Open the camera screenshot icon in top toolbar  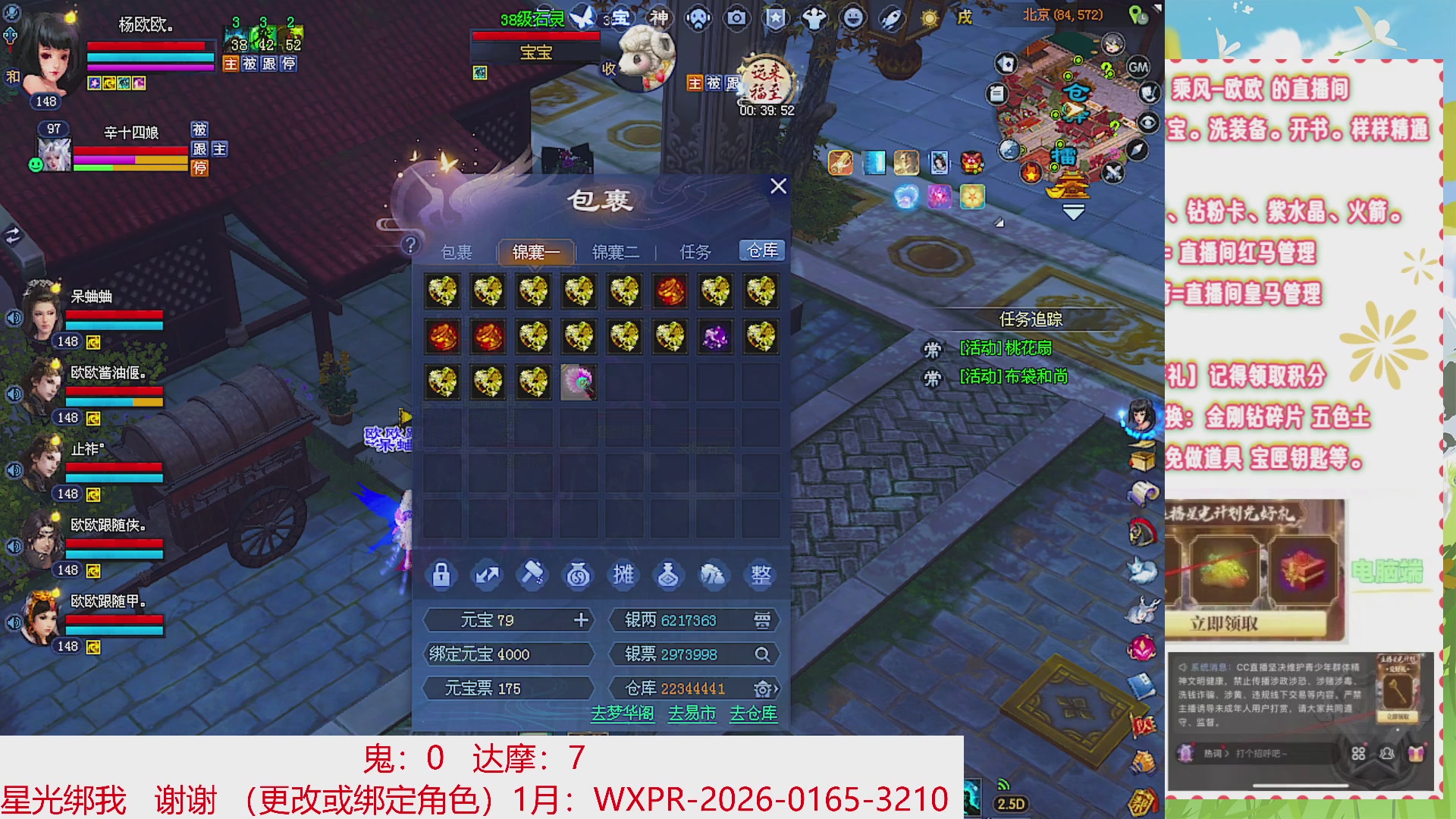click(736, 17)
